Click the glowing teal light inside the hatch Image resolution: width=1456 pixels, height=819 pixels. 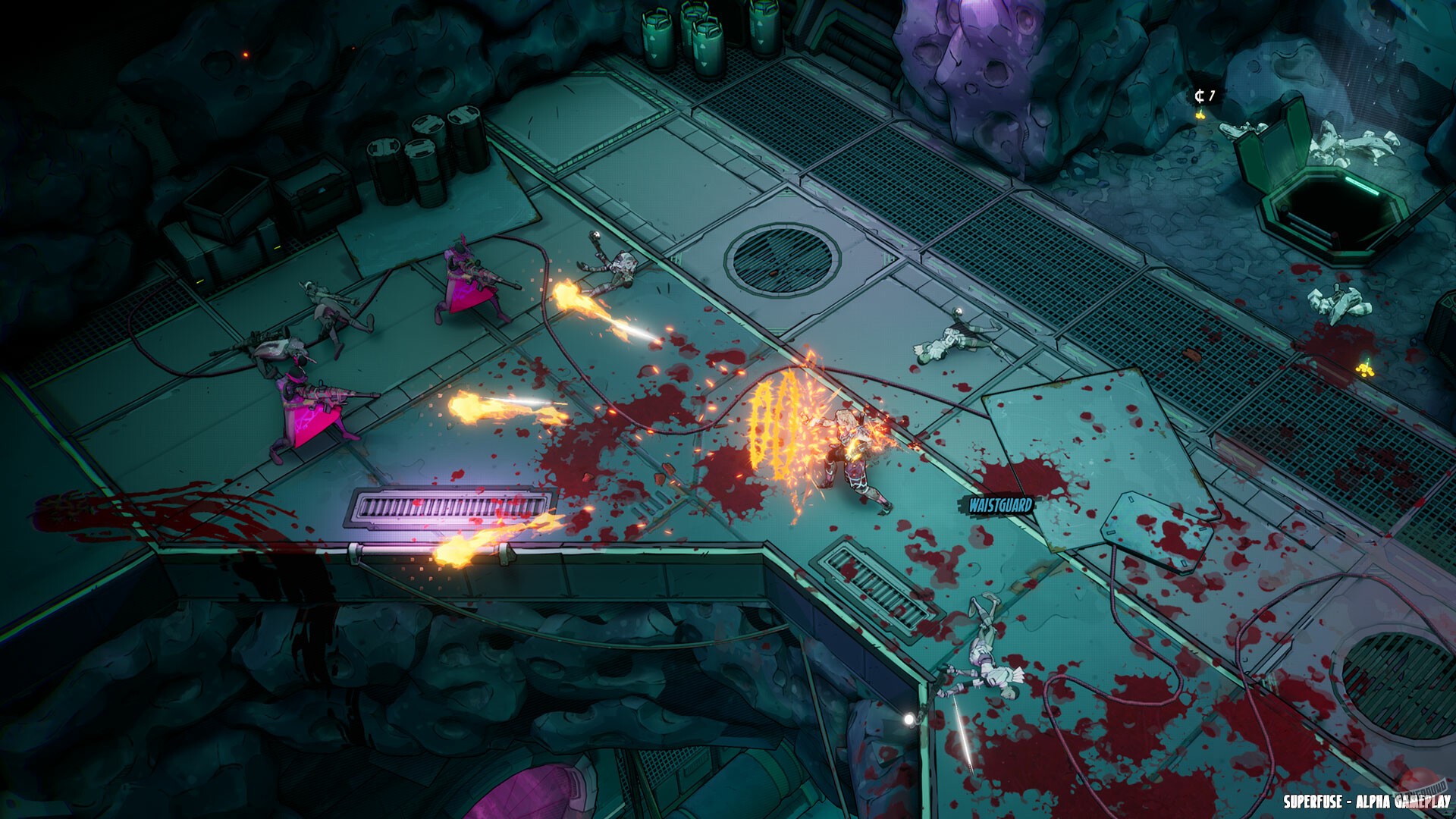[x=1363, y=187]
